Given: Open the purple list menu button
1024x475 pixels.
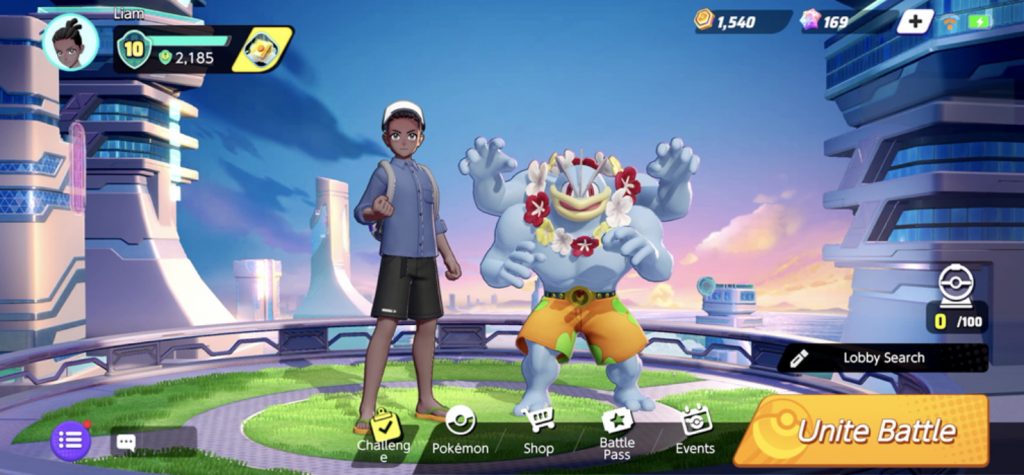Looking at the screenshot, I should point(71,440).
